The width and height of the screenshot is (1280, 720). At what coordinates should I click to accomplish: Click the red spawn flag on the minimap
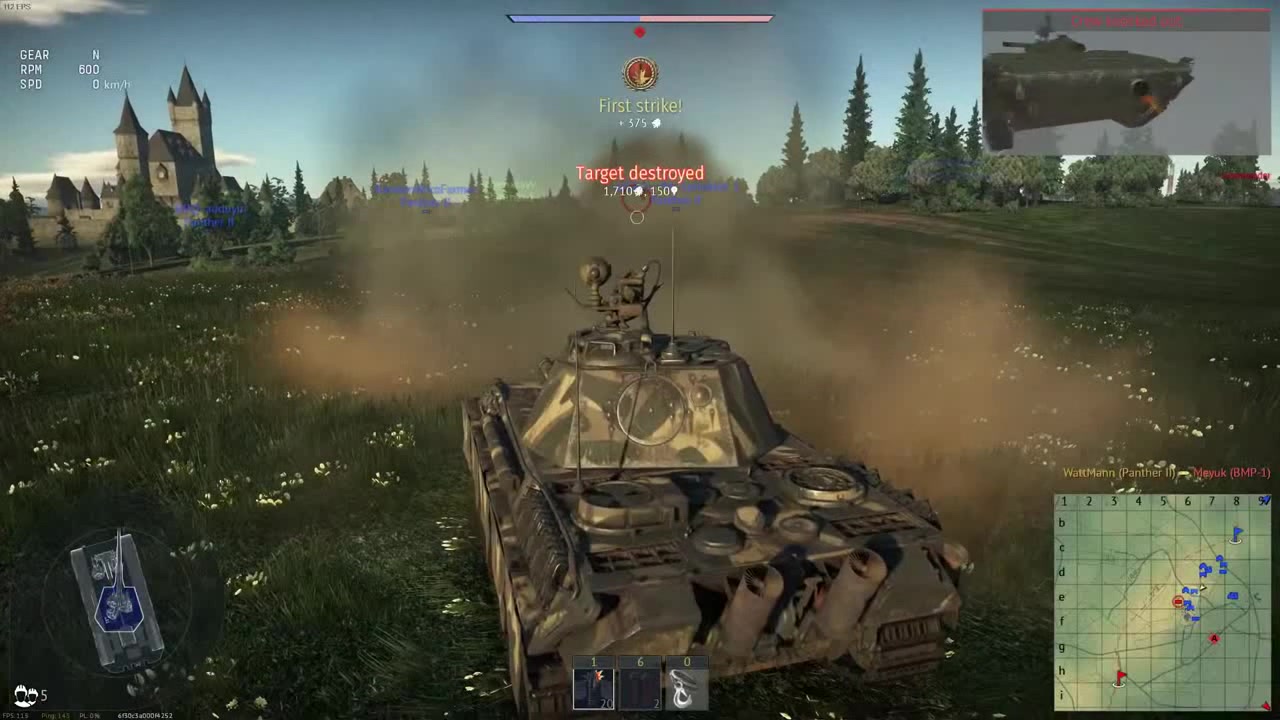tap(1120, 676)
